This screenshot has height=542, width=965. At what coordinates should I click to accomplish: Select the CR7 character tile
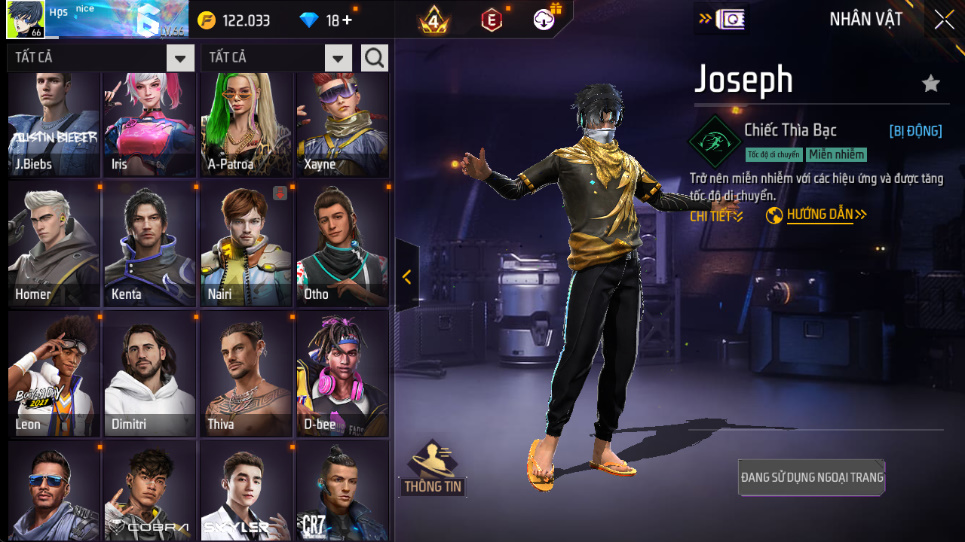tap(342, 492)
